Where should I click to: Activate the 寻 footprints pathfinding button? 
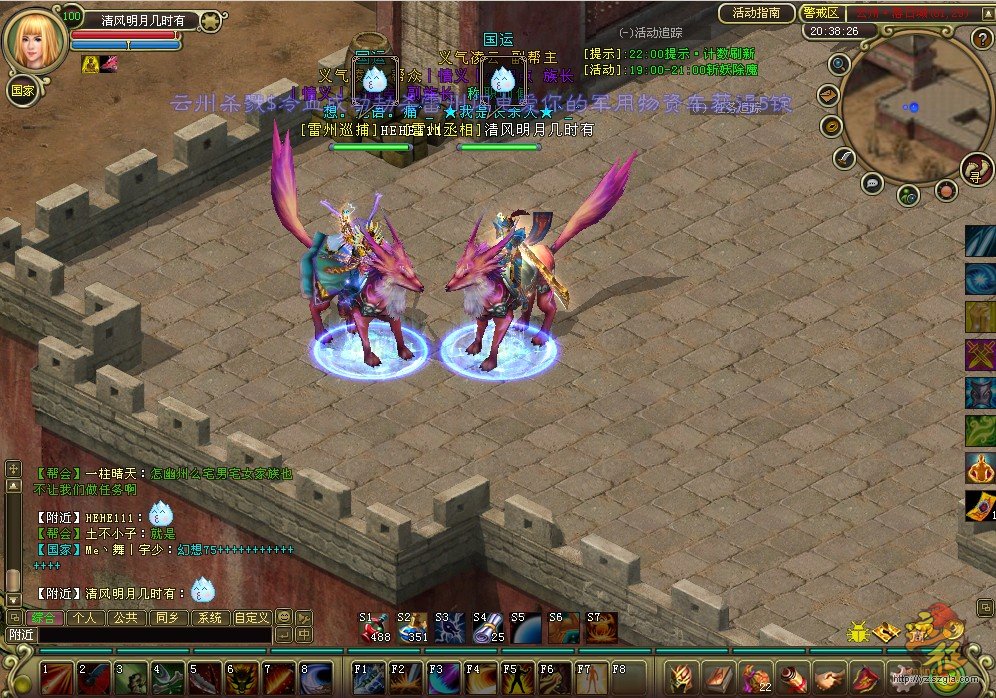[x=975, y=169]
